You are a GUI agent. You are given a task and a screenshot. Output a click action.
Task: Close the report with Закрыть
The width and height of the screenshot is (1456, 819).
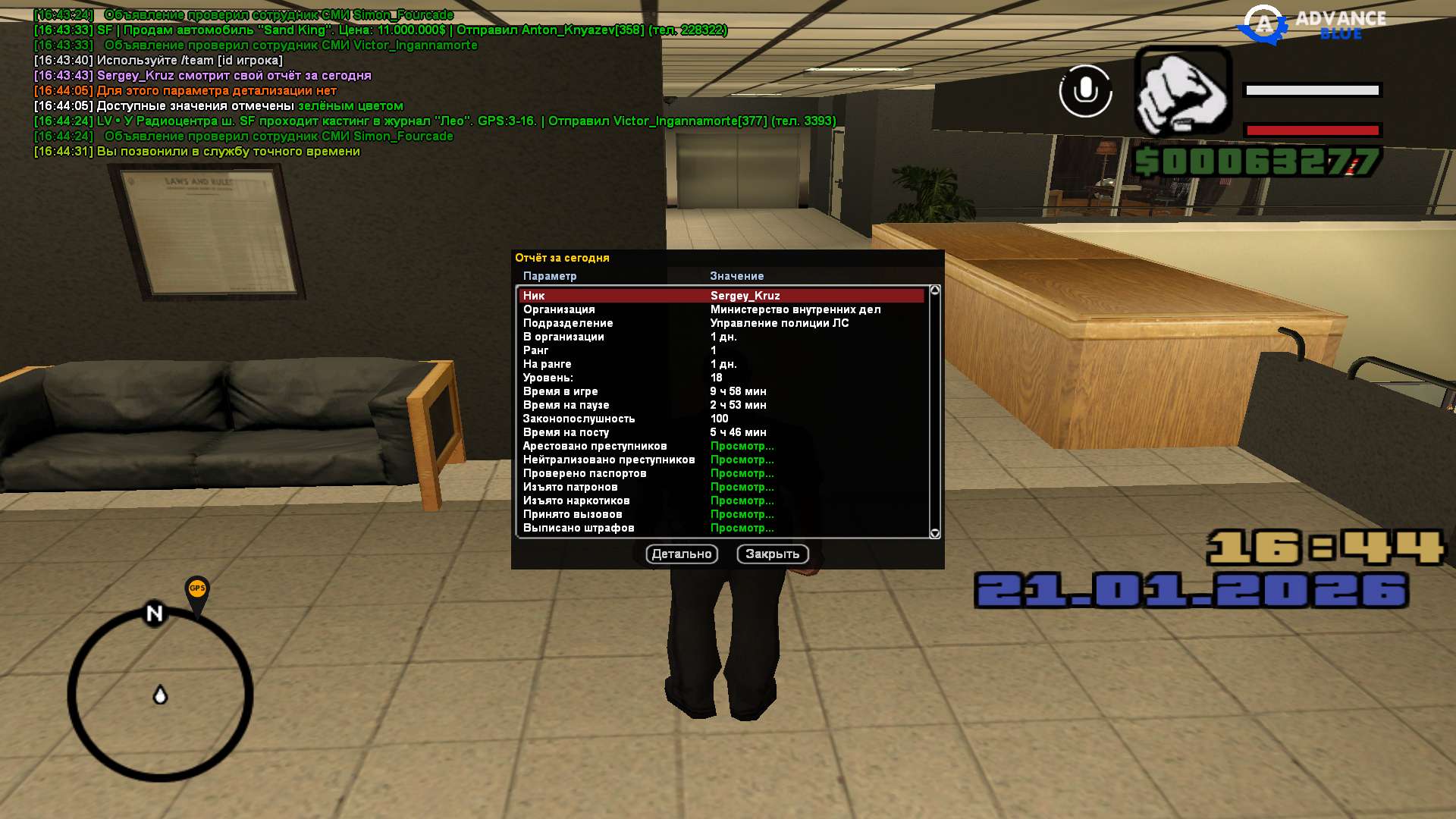772,554
